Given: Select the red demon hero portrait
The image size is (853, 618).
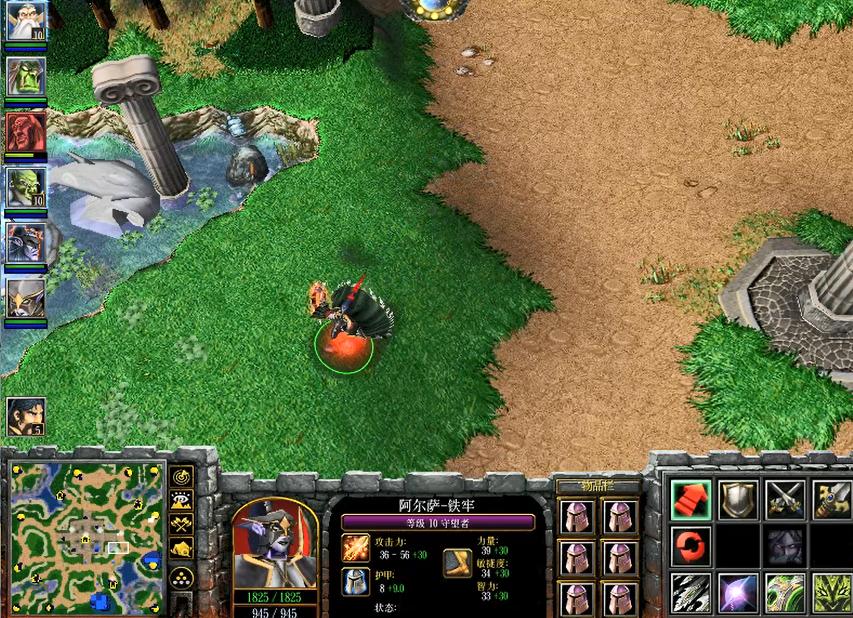Looking at the screenshot, I should (24, 131).
